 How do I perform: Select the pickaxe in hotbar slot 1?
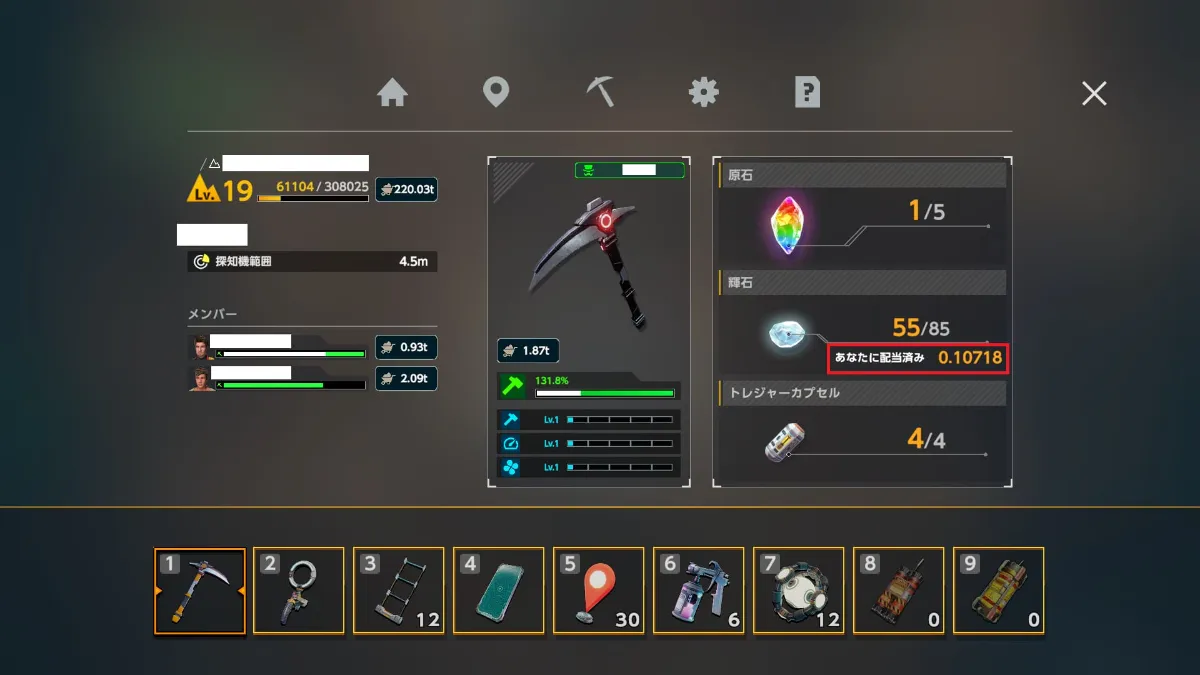[200, 591]
